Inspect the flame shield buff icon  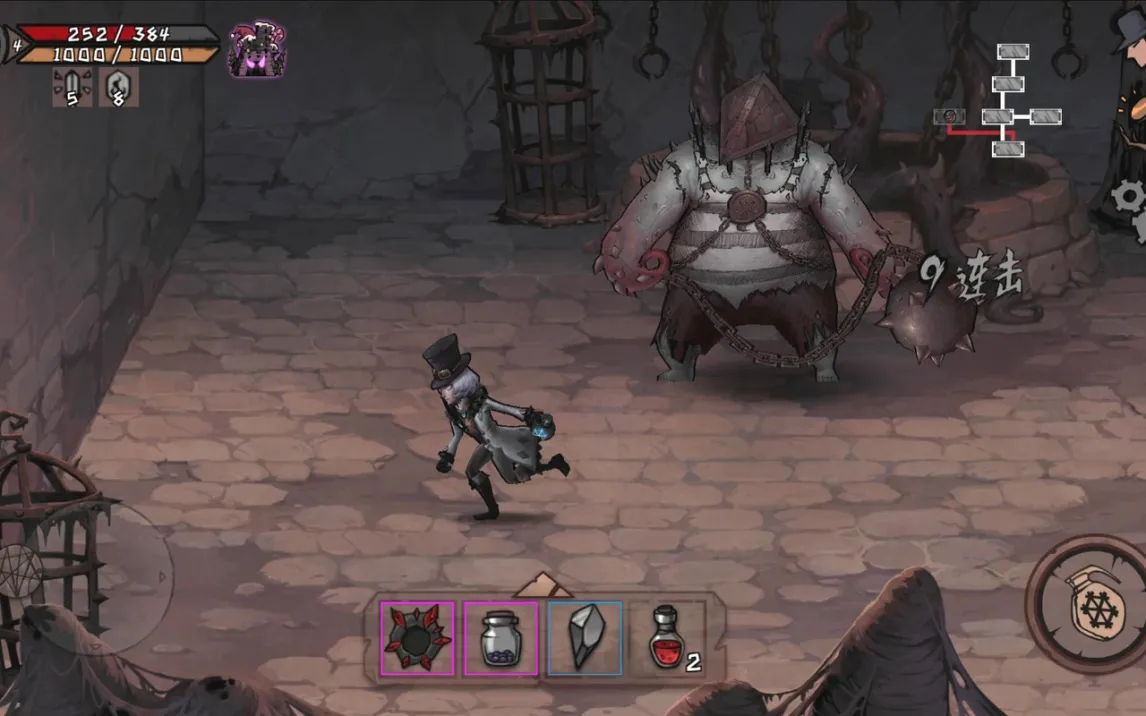click(119, 88)
